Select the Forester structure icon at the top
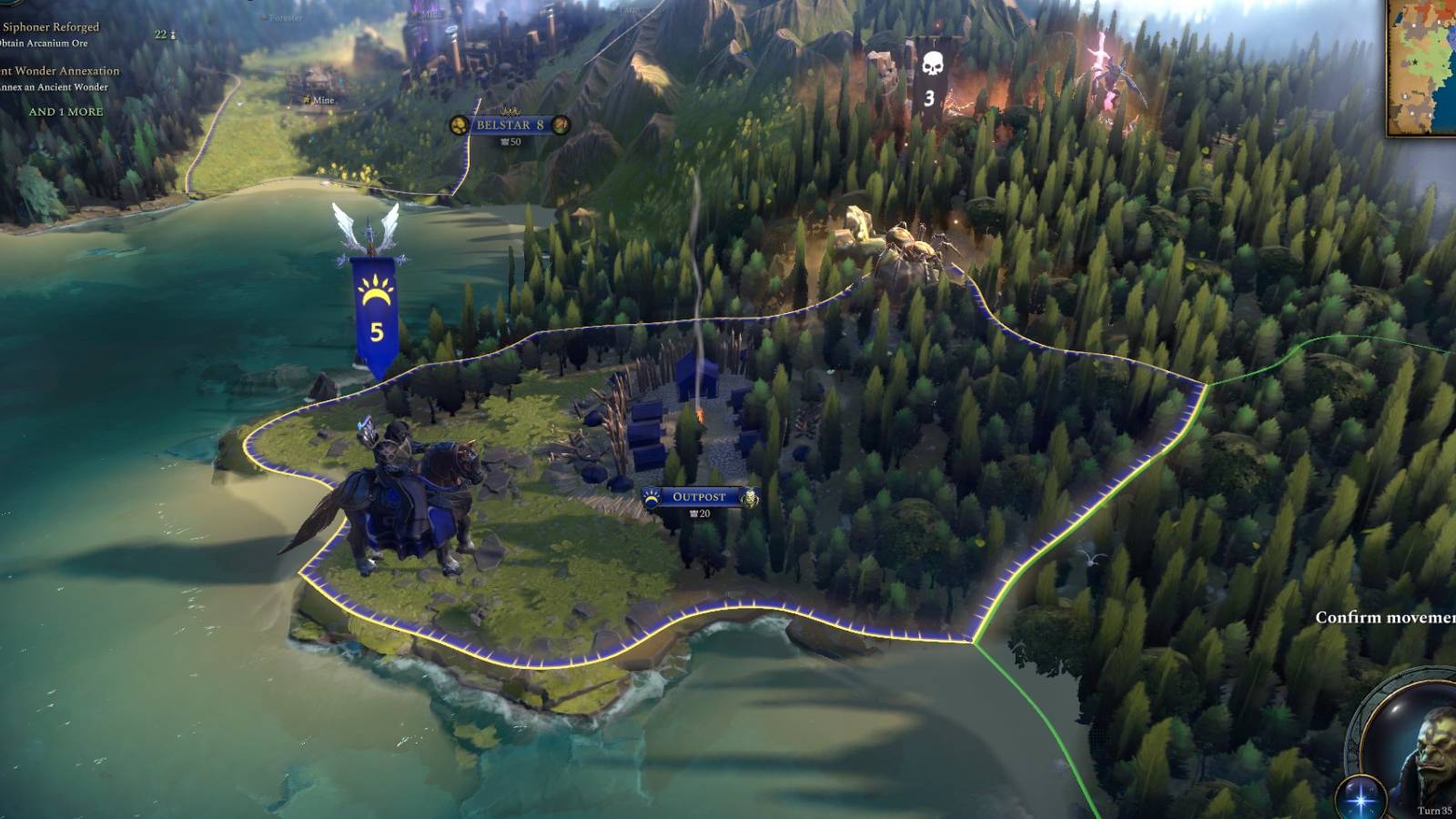Image resolution: width=1456 pixels, height=819 pixels. [266, 16]
